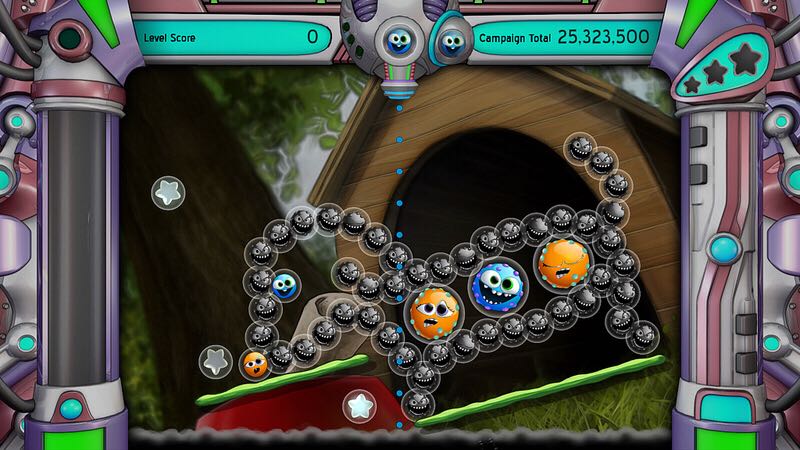Select the next-up critter ball beside the launcher

[451, 42]
